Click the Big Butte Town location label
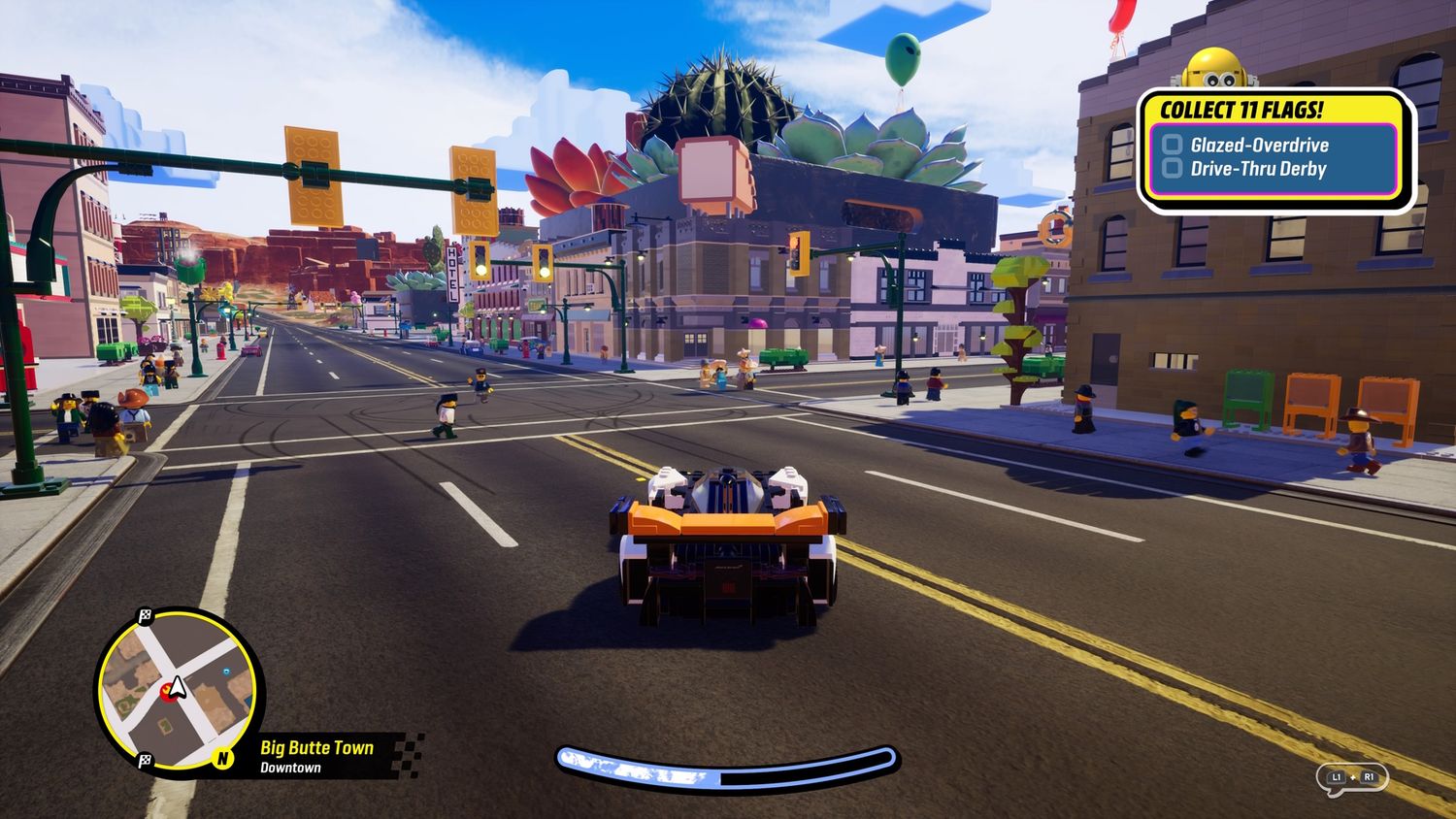This screenshot has width=1456, height=819. (x=316, y=747)
